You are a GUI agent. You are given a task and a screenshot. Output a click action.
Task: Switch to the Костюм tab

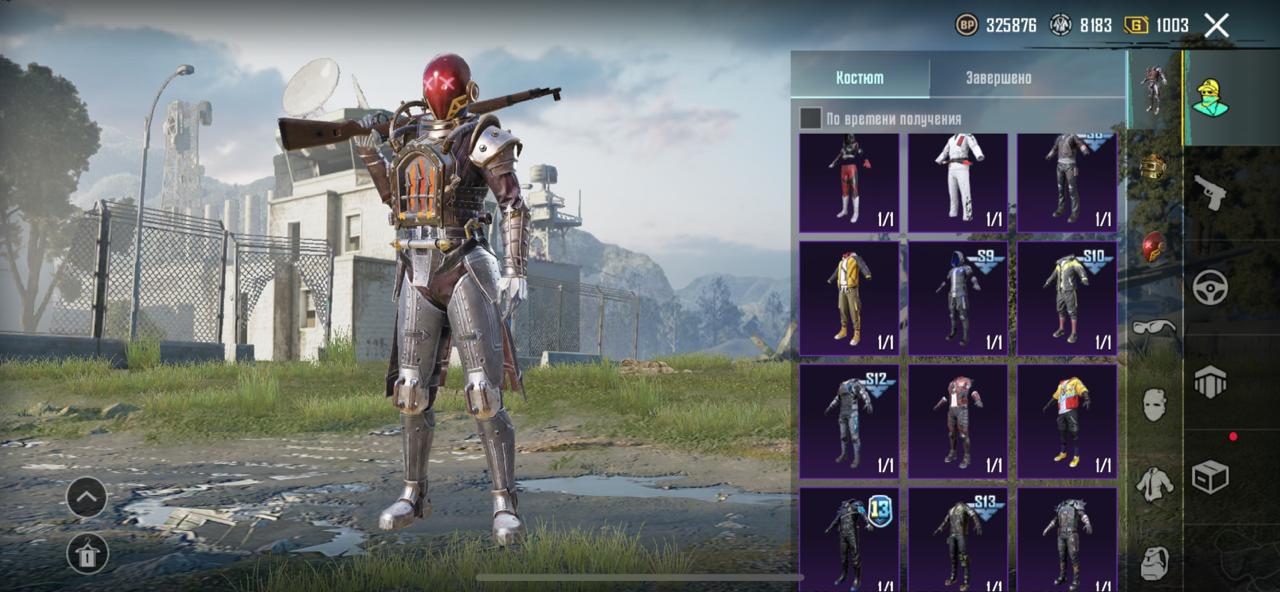tap(860, 78)
